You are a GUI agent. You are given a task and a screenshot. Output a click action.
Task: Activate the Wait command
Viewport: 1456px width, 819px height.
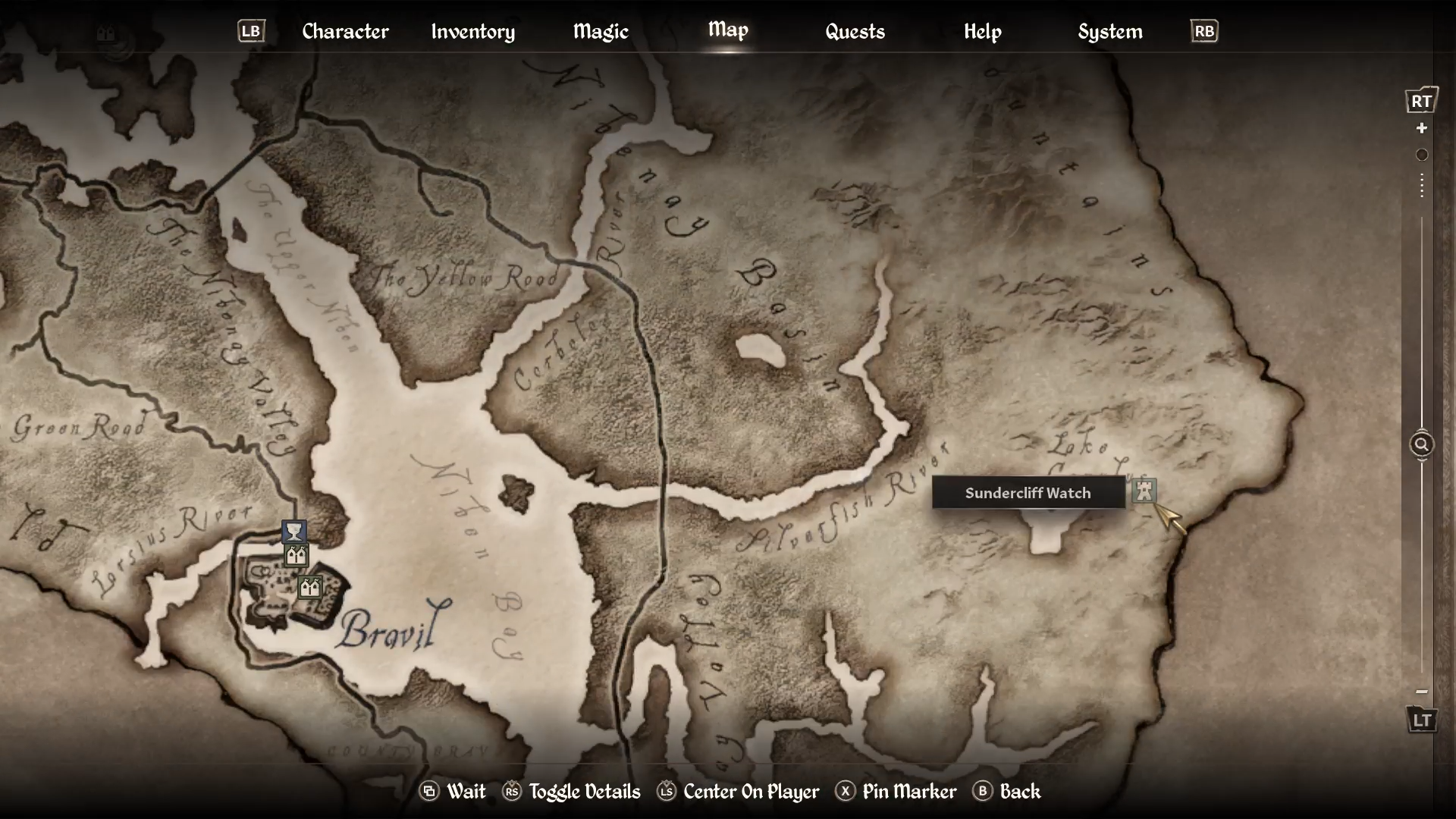point(429,792)
